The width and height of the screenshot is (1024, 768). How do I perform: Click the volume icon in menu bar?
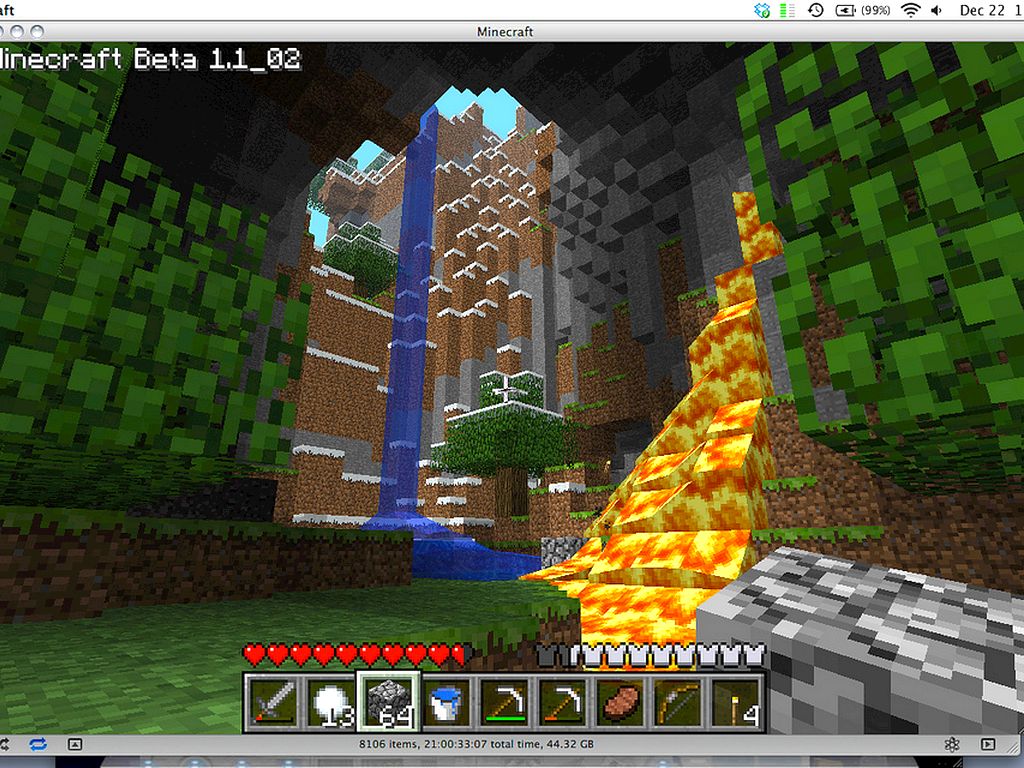point(938,10)
